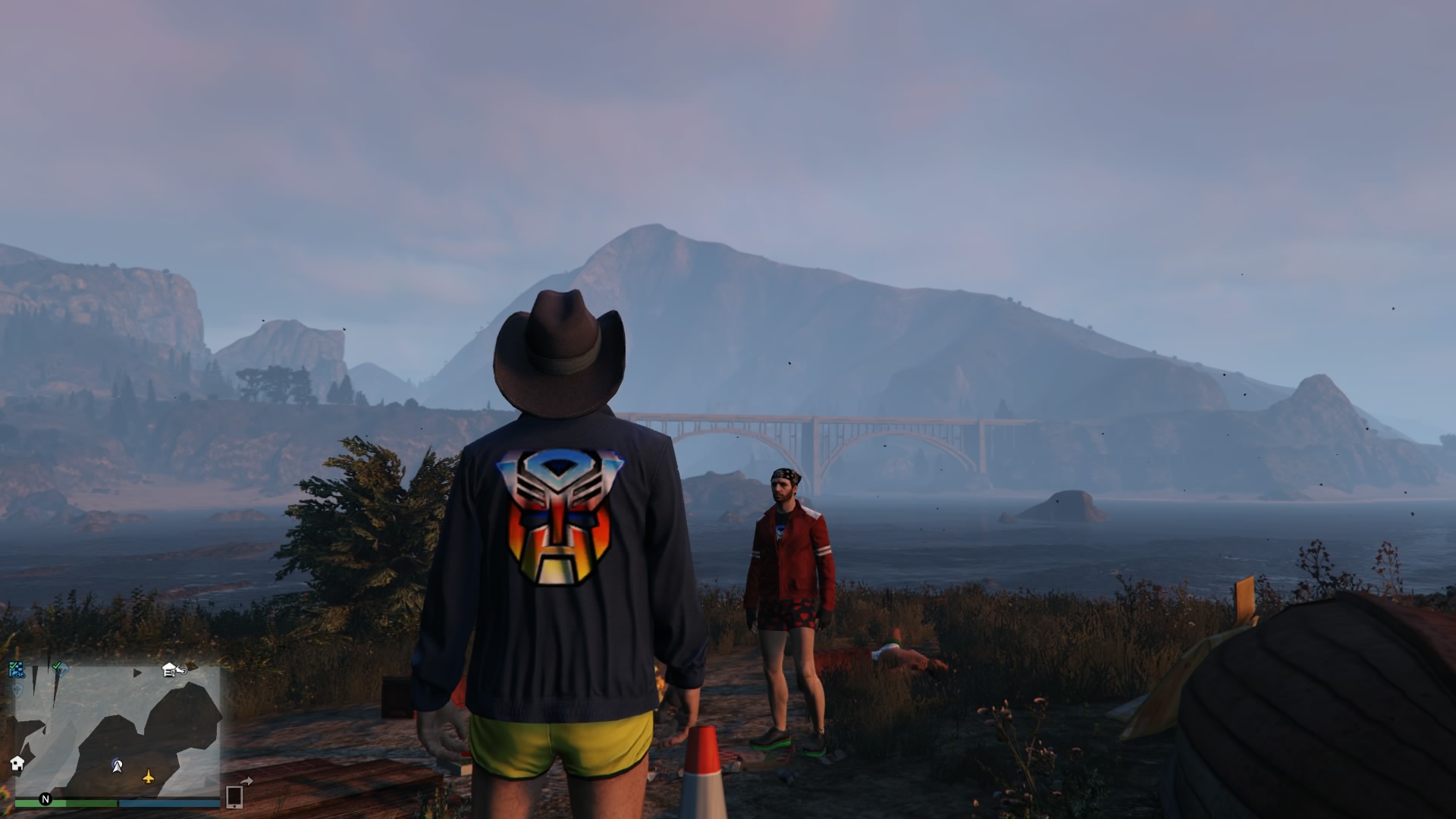Click the minimap radar

tap(118, 732)
